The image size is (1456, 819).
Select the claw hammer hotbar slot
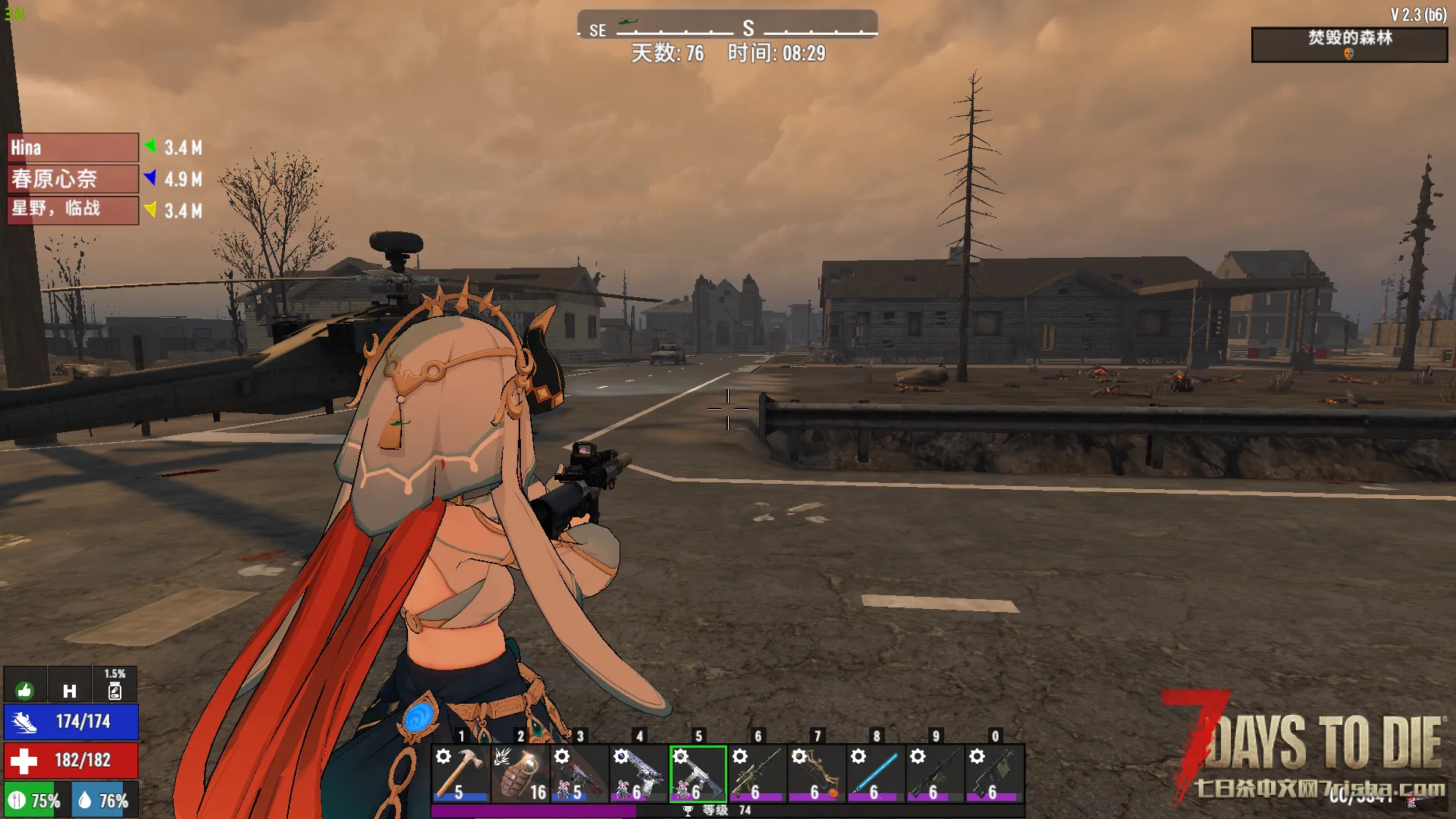460,773
